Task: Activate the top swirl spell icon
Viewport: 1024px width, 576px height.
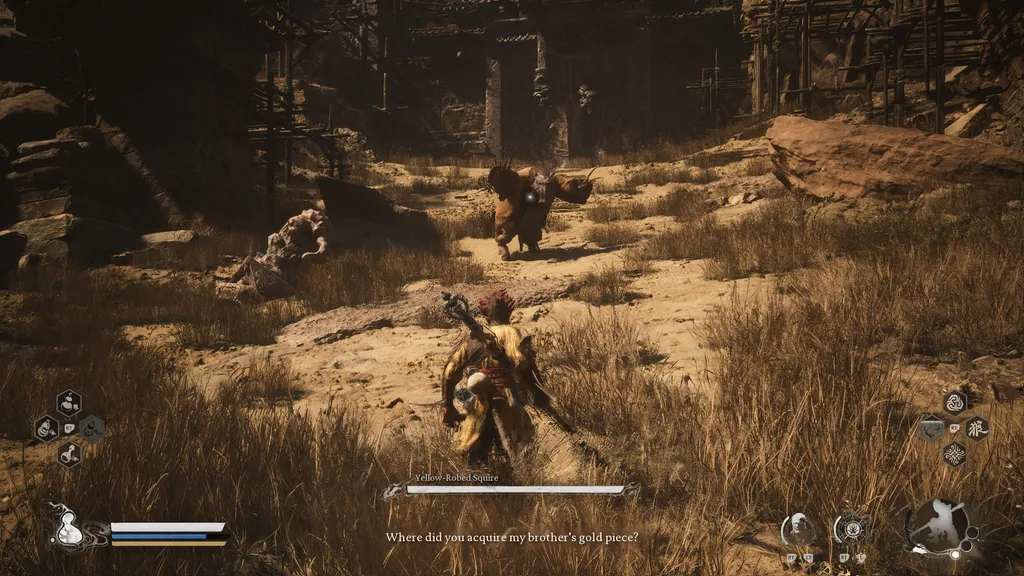Action: pyautogui.click(x=954, y=403)
